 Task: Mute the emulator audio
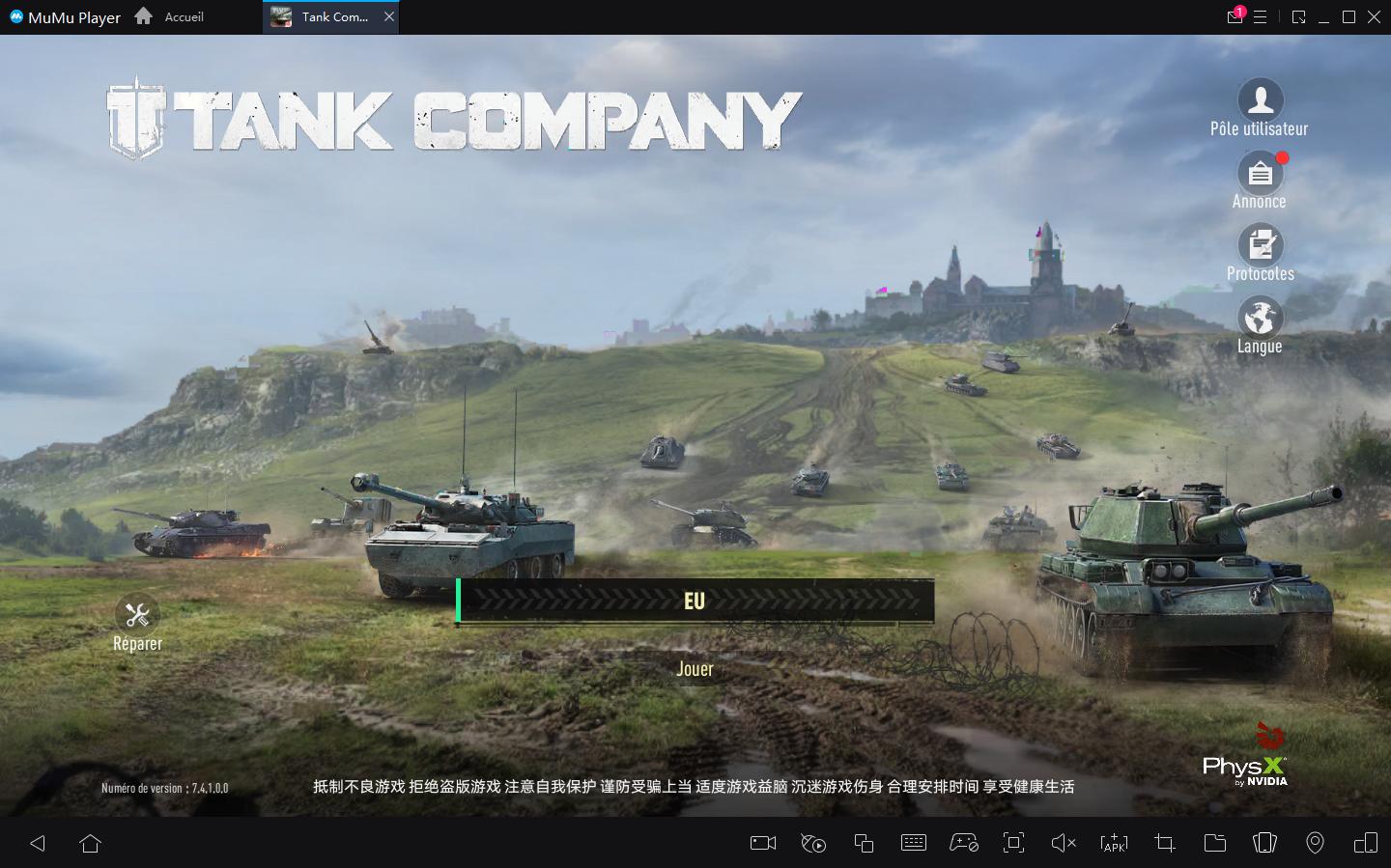(x=1064, y=843)
